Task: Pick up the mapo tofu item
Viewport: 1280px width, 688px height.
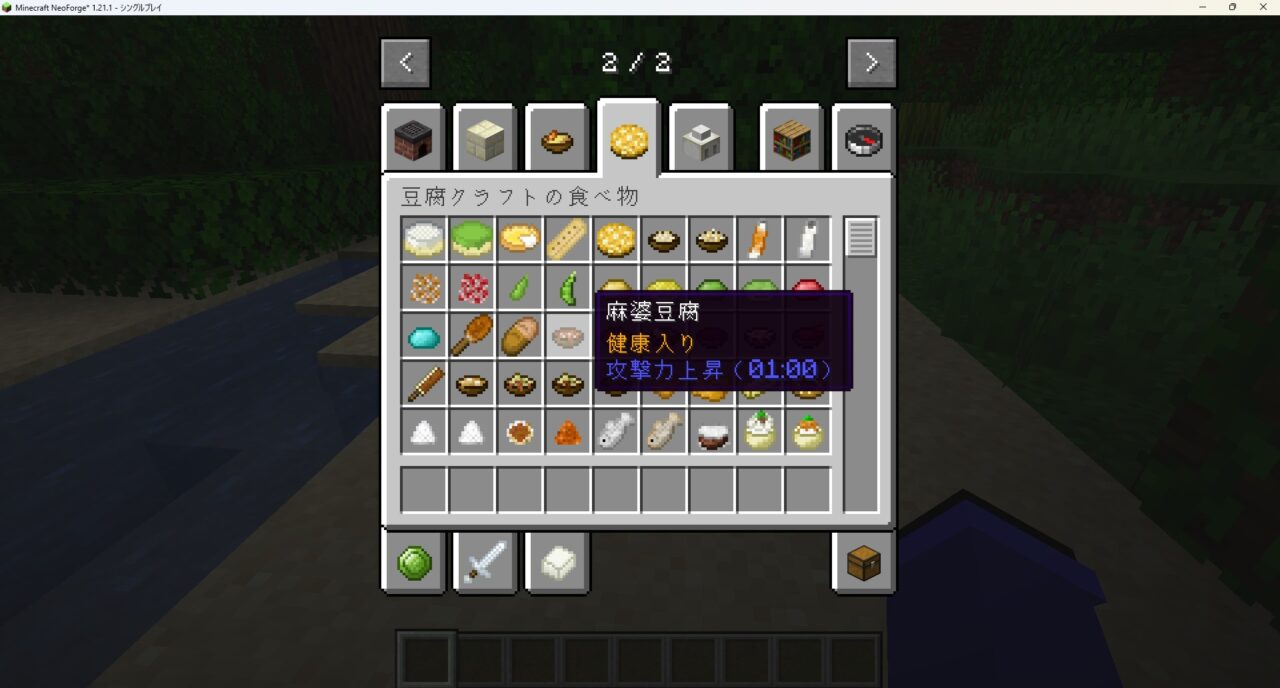Action: (568, 337)
